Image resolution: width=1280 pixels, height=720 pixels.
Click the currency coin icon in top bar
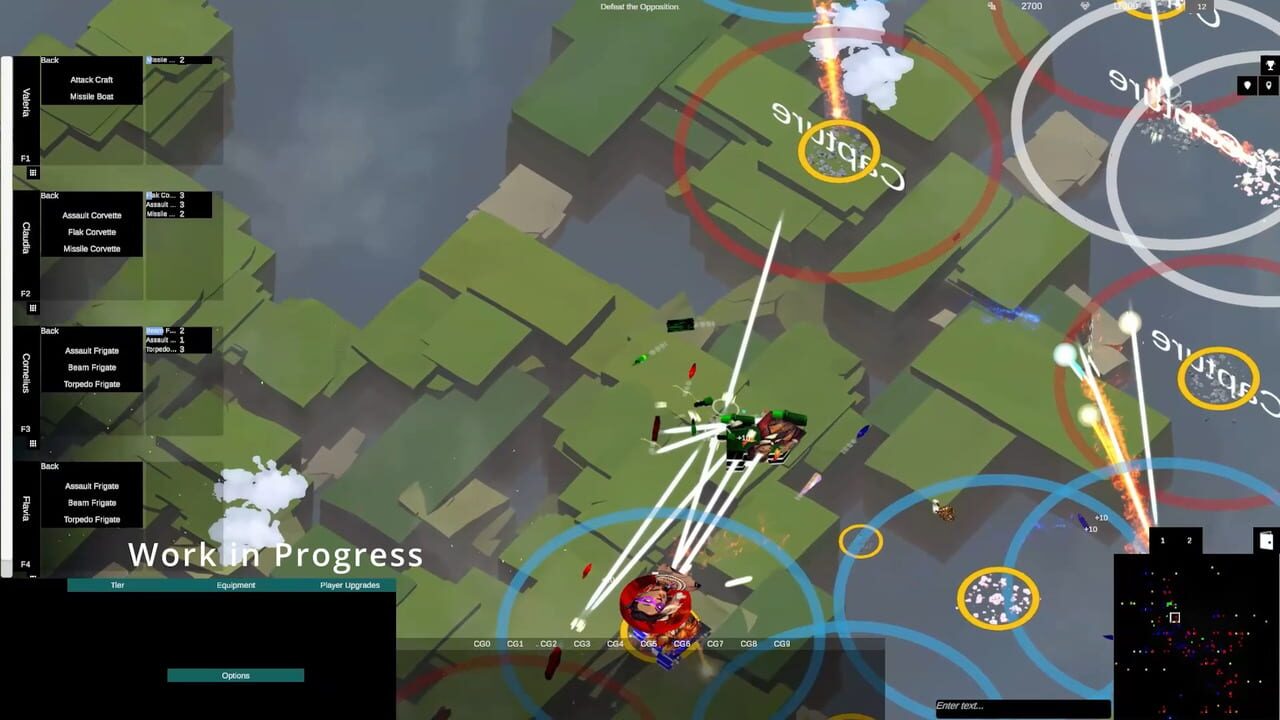(x=1083, y=6)
